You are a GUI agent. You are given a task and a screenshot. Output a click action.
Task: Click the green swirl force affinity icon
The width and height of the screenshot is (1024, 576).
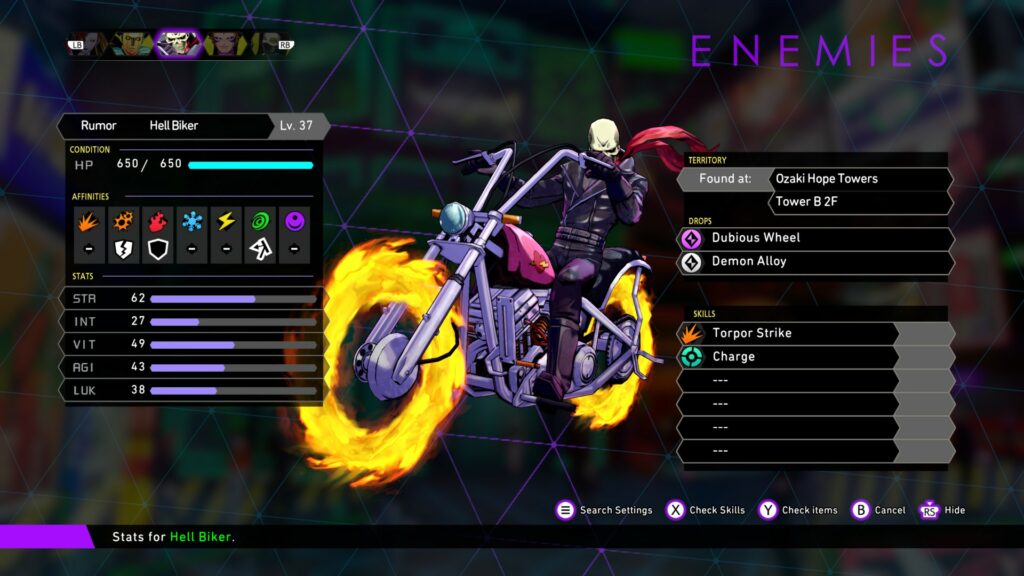pyautogui.click(x=260, y=221)
